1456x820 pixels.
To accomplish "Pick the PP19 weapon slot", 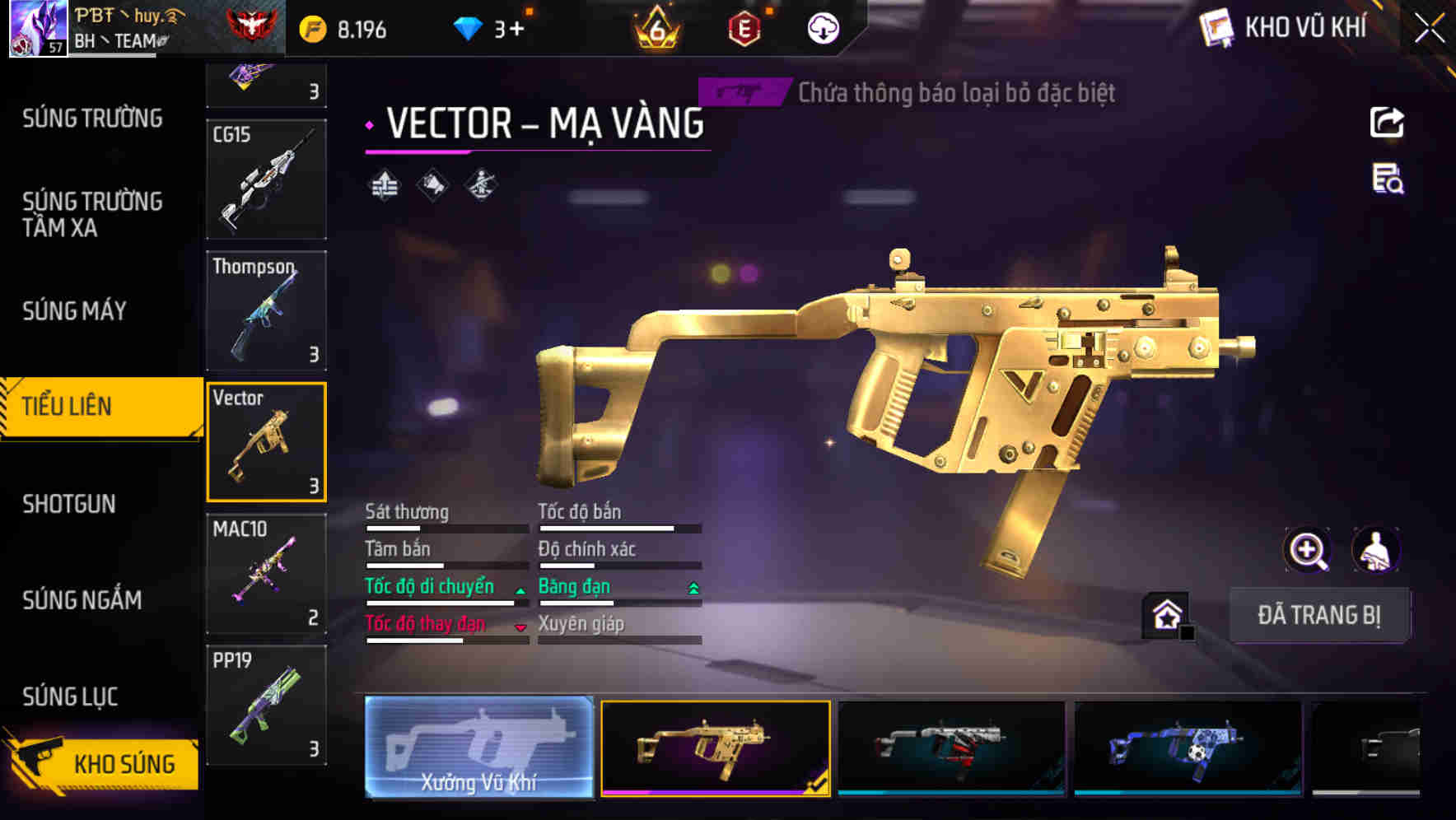I will [266, 706].
